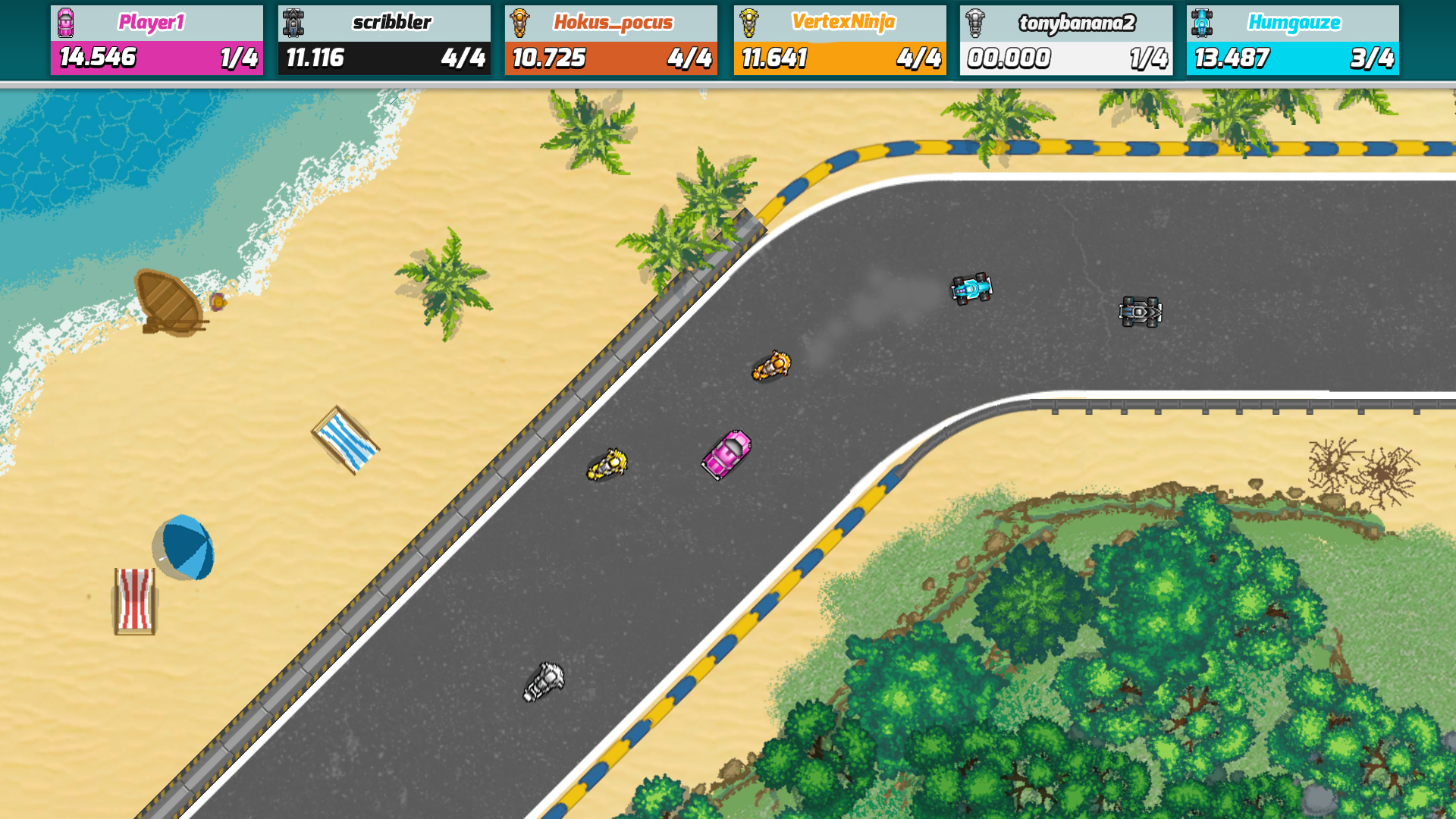Click the blue formula car racing near the curve
Viewport: 1456px width, 819px height.
pyautogui.click(x=971, y=290)
